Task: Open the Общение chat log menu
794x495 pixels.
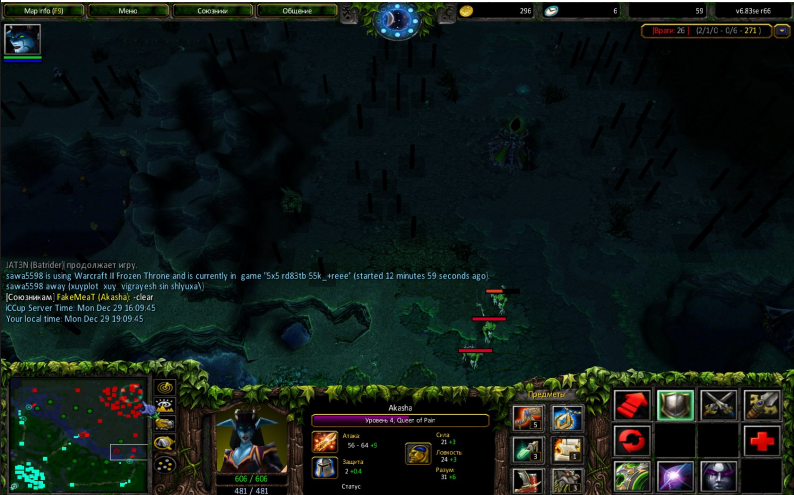Action: point(297,10)
